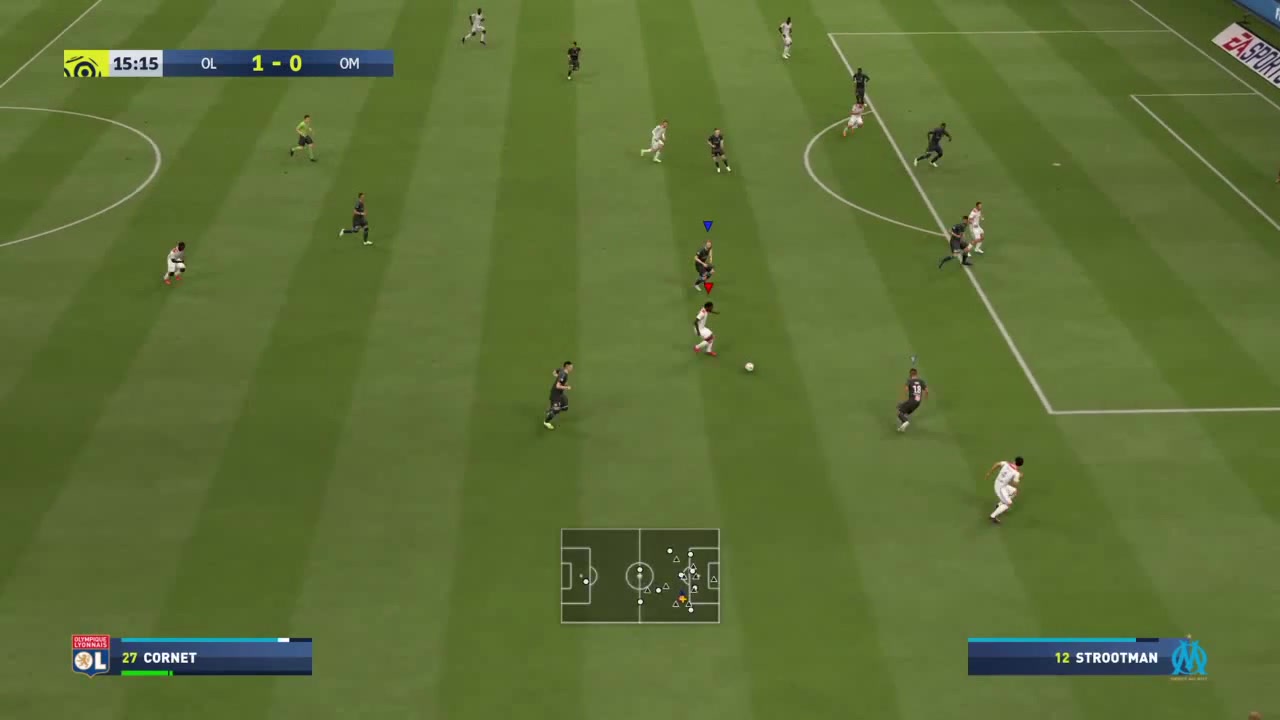Expand the match timer showing 15:15
Image resolution: width=1280 pixels, height=720 pixels.
pyautogui.click(x=136, y=63)
